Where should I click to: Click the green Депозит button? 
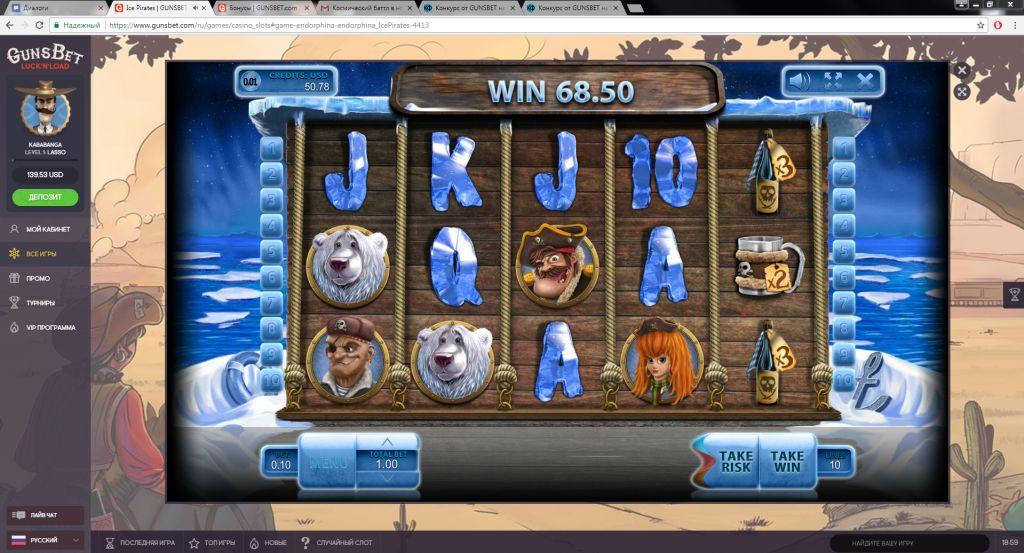[x=45, y=197]
